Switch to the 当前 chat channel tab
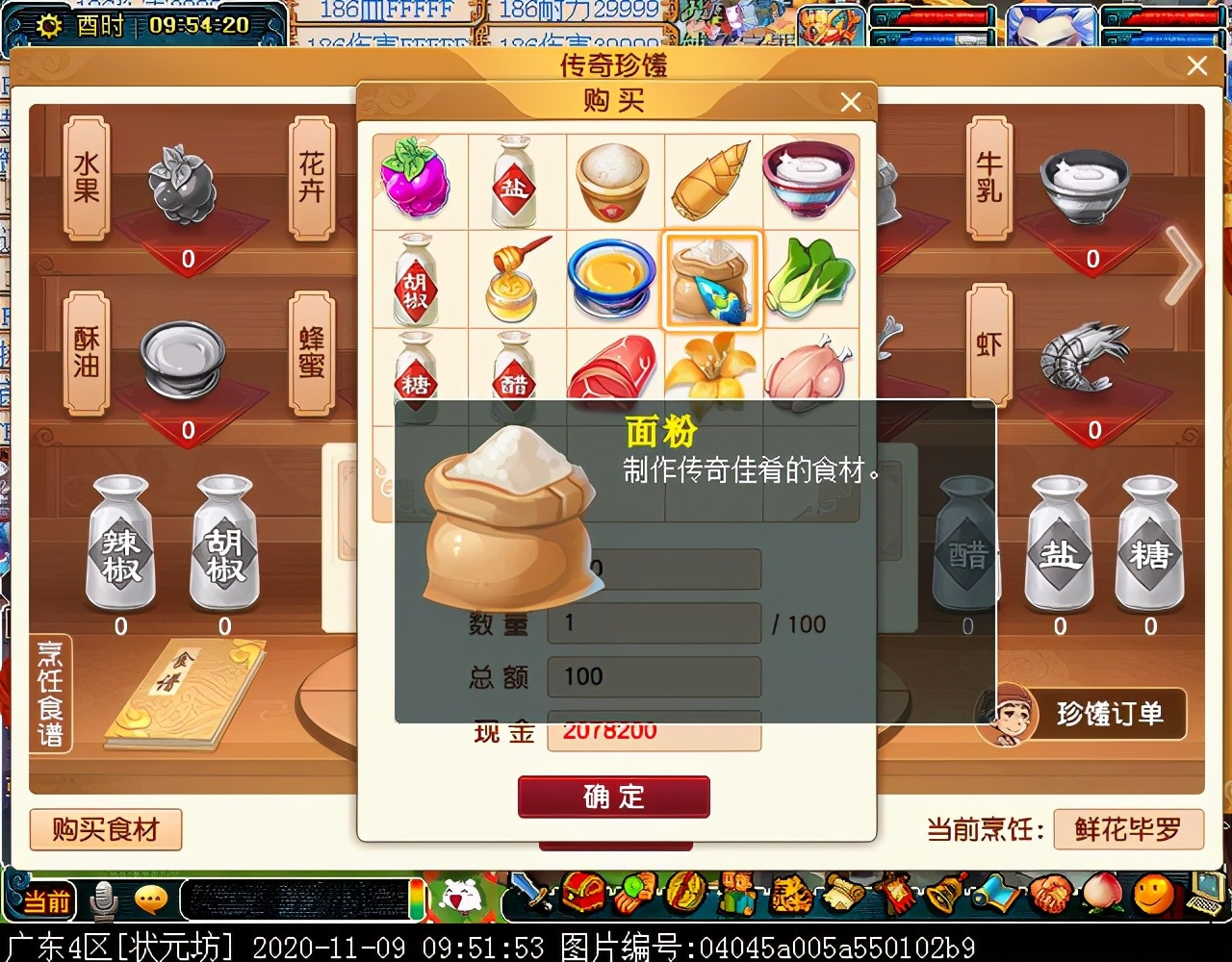 tap(48, 902)
